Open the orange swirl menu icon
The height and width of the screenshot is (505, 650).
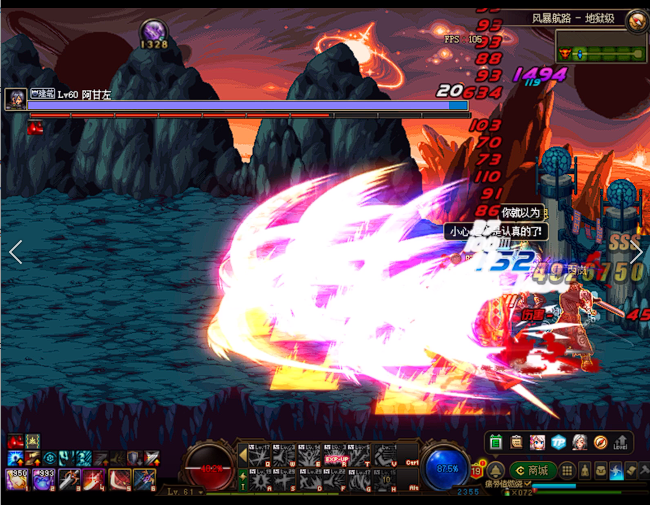pos(600,442)
